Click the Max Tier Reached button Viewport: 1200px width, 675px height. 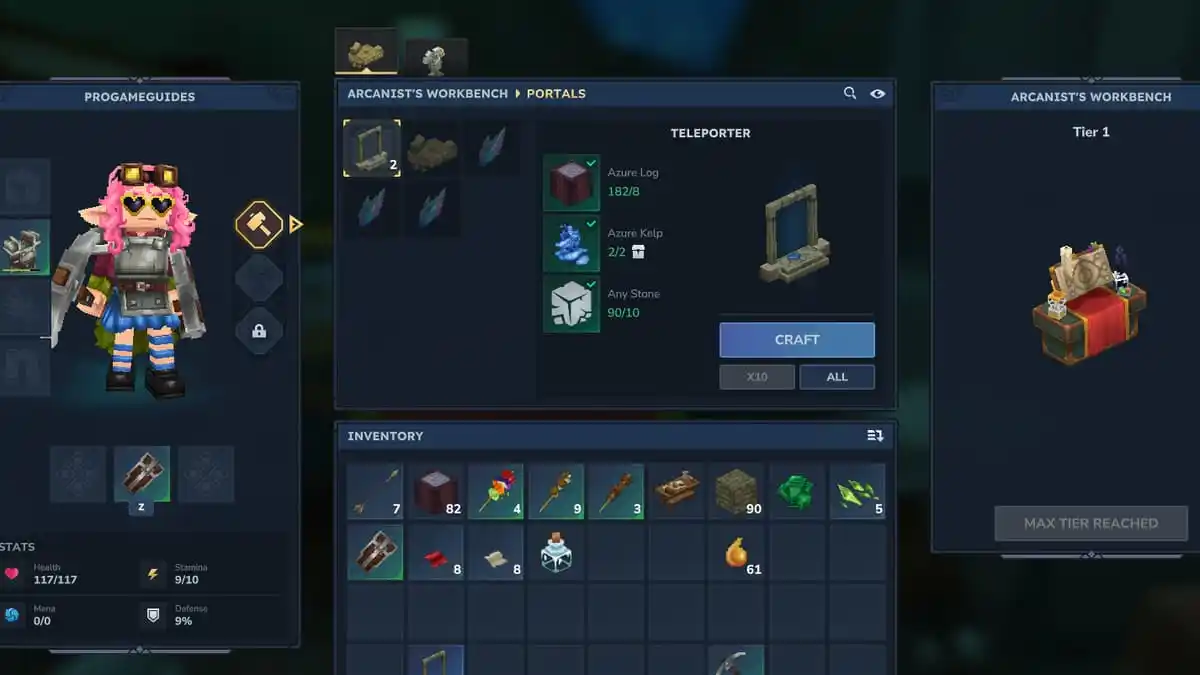click(1090, 523)
